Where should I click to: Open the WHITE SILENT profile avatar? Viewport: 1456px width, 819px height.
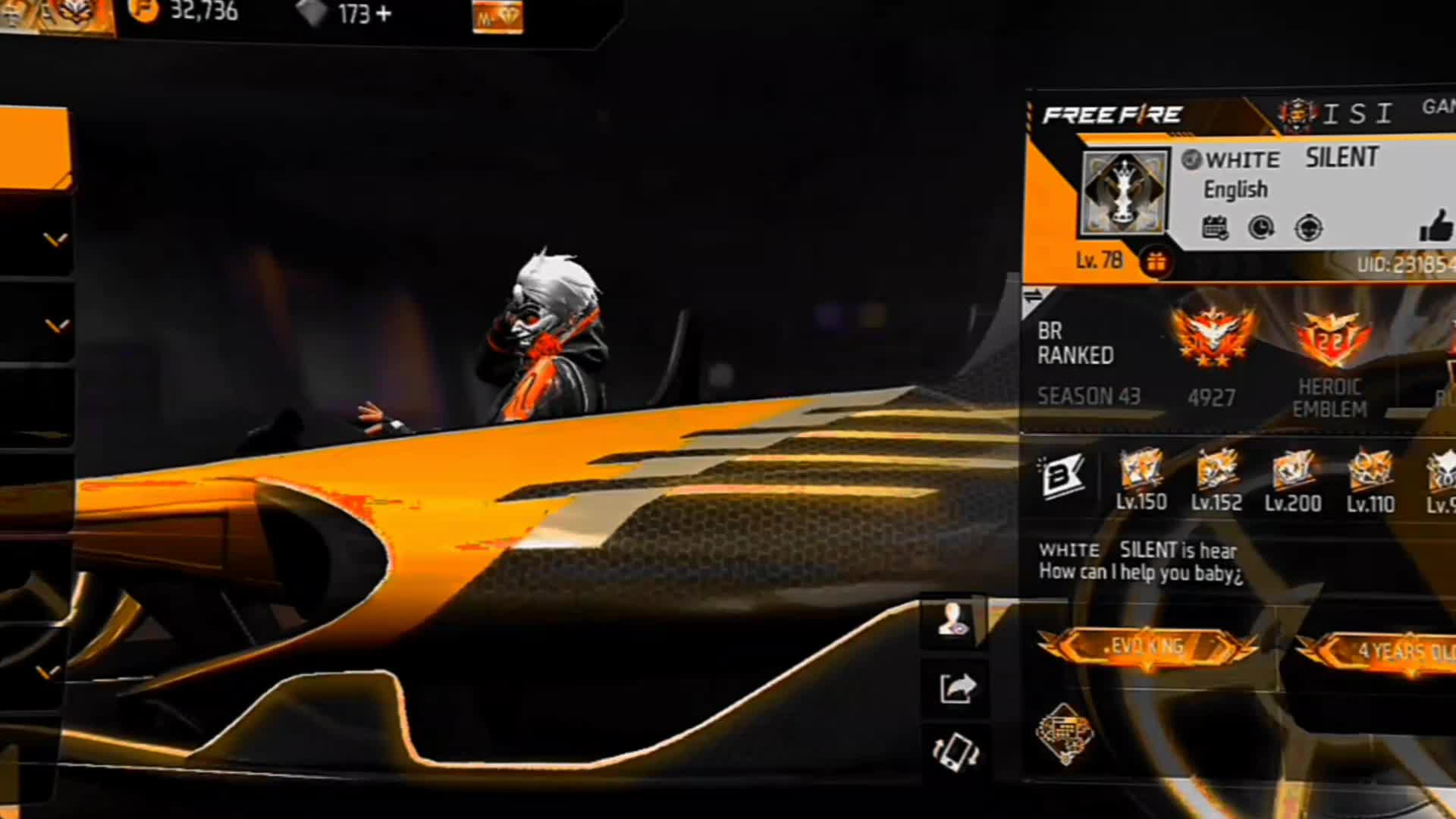1124,192
